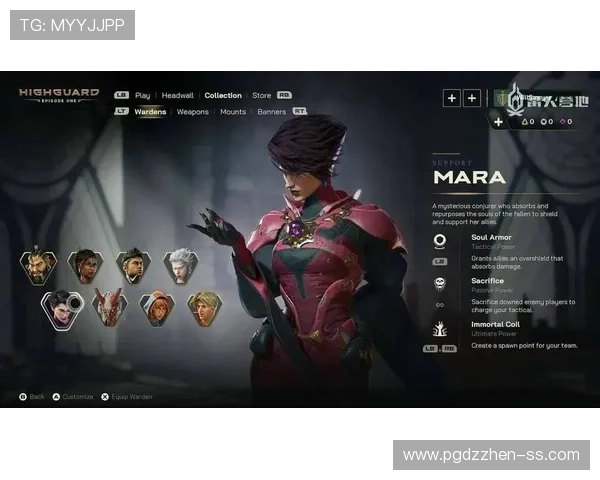Image resolution: width=600 pixels, height=480 pixels.
Task: Select the dark-skinned braided-hair warden portrait
Action: pos(85,266)
